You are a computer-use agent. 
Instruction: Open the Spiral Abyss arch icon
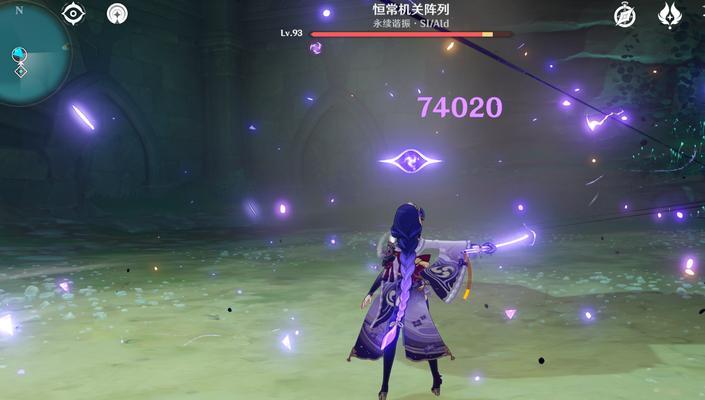click(118, 14)
